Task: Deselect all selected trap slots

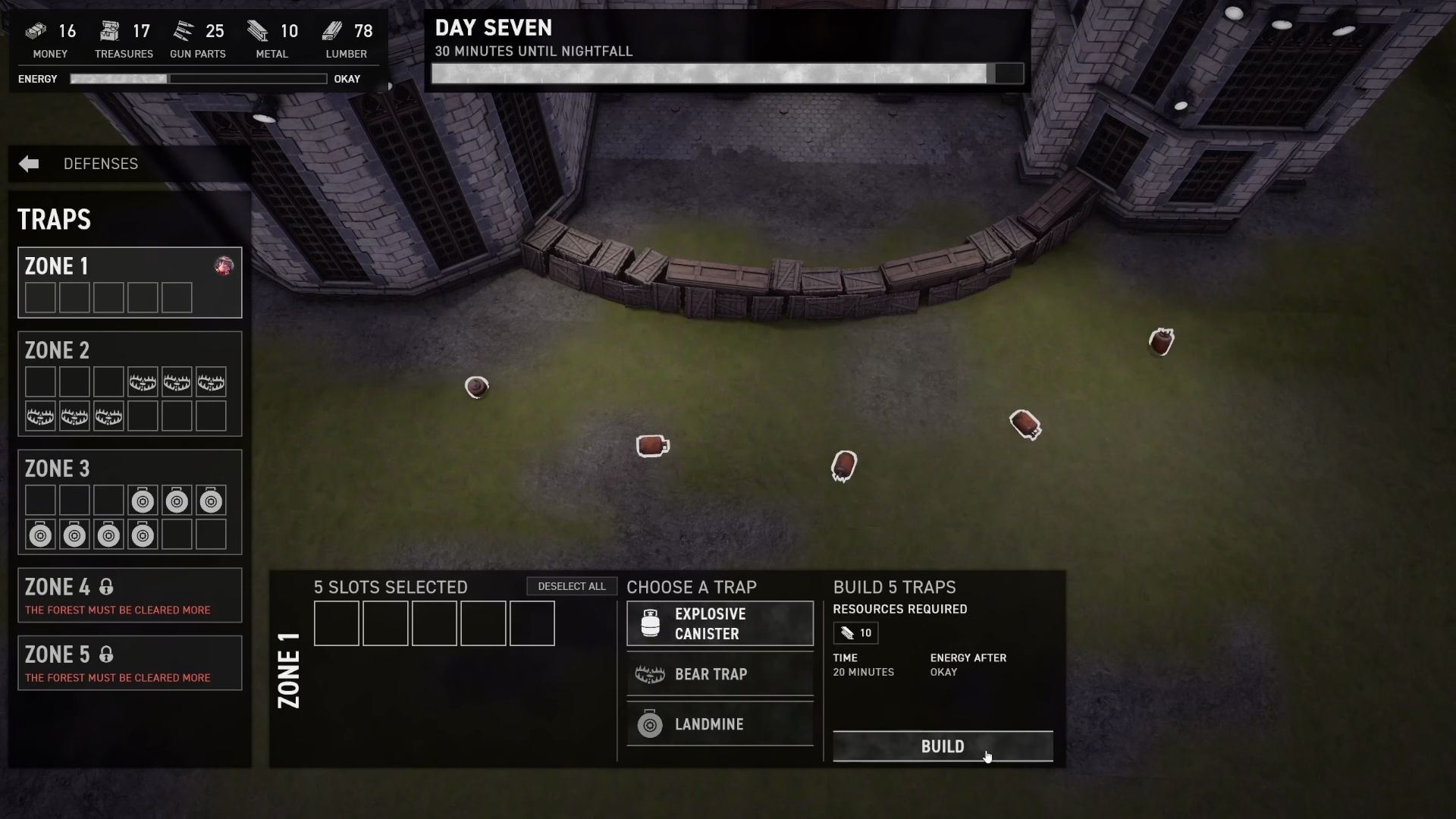Action: [x=571, y=586]
